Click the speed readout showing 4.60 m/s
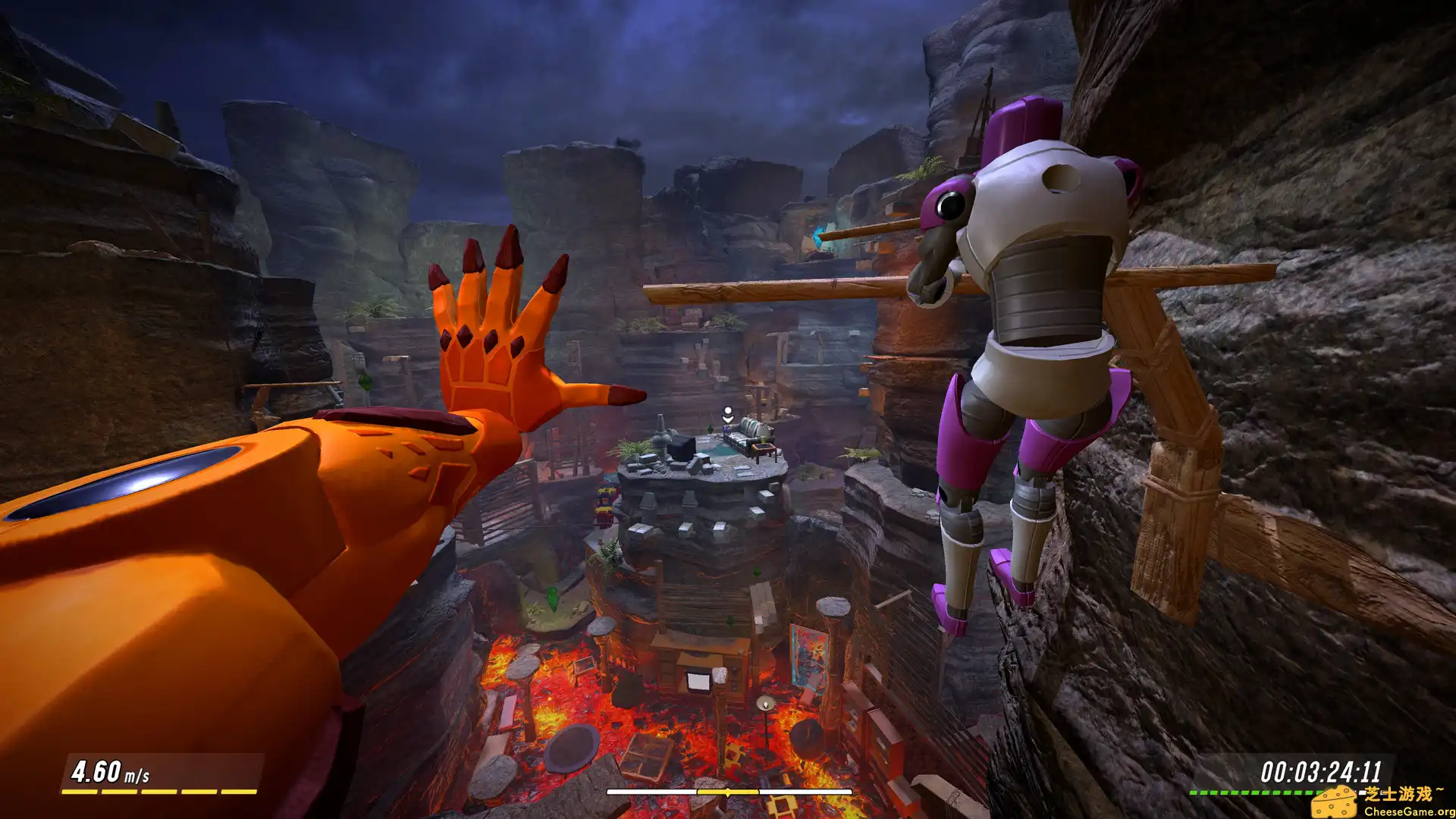 point(110,773)
